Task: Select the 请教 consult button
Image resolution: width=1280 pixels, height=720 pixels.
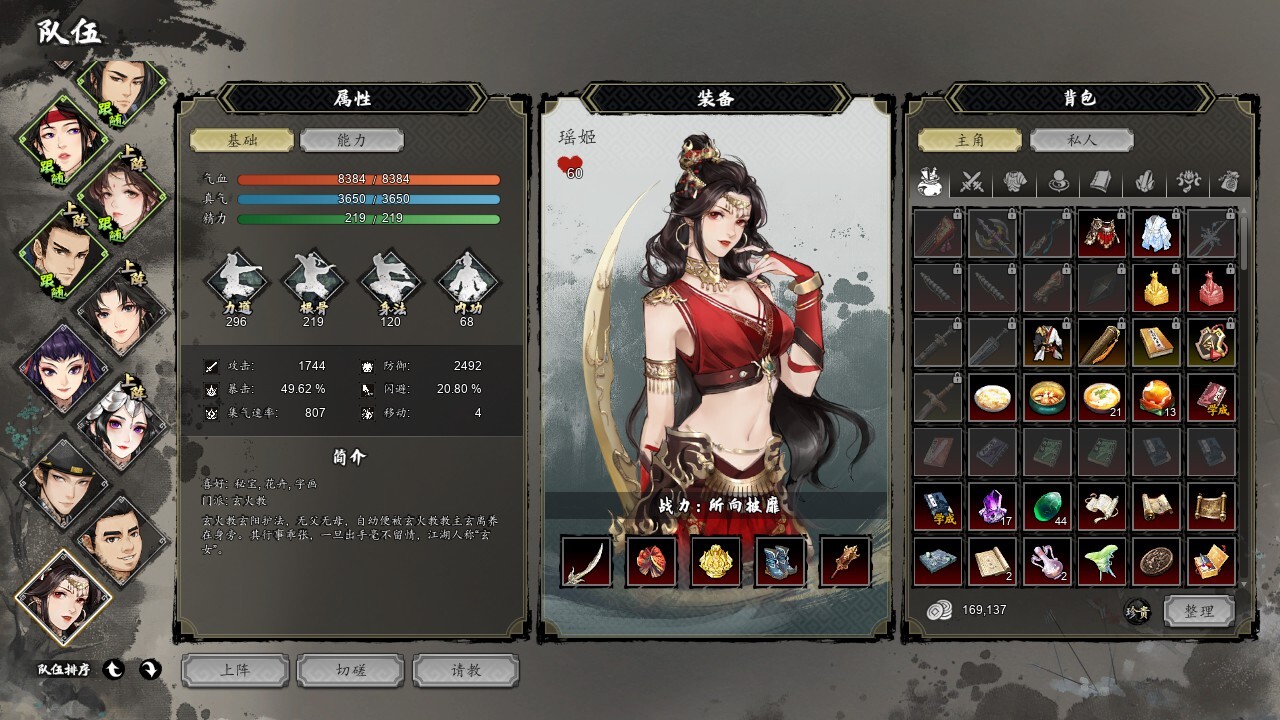Action: (466, 670)
